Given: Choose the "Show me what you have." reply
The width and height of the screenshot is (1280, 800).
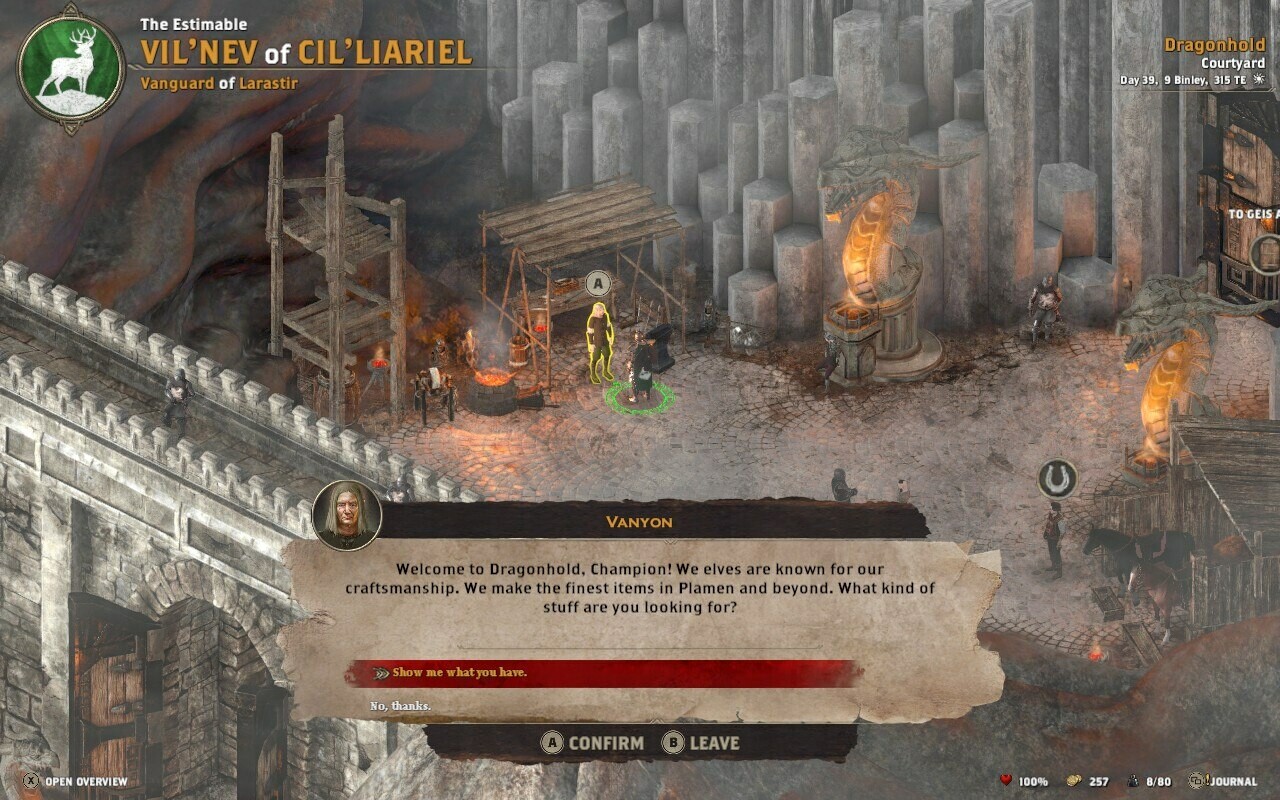Looking at the screenshot, I should (x=460, y=673).
